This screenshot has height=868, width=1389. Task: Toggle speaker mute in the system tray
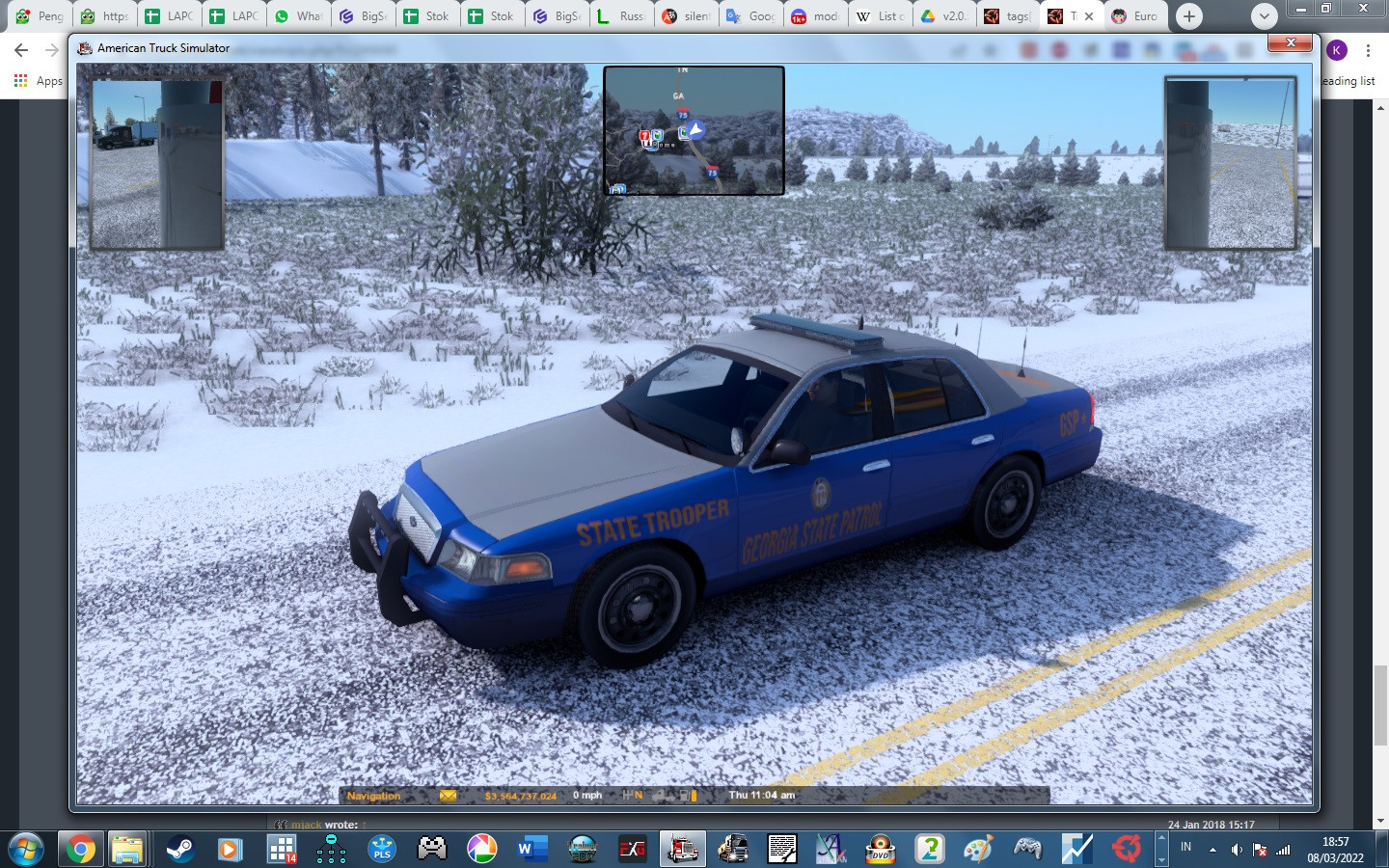[x=1238, y=848]
